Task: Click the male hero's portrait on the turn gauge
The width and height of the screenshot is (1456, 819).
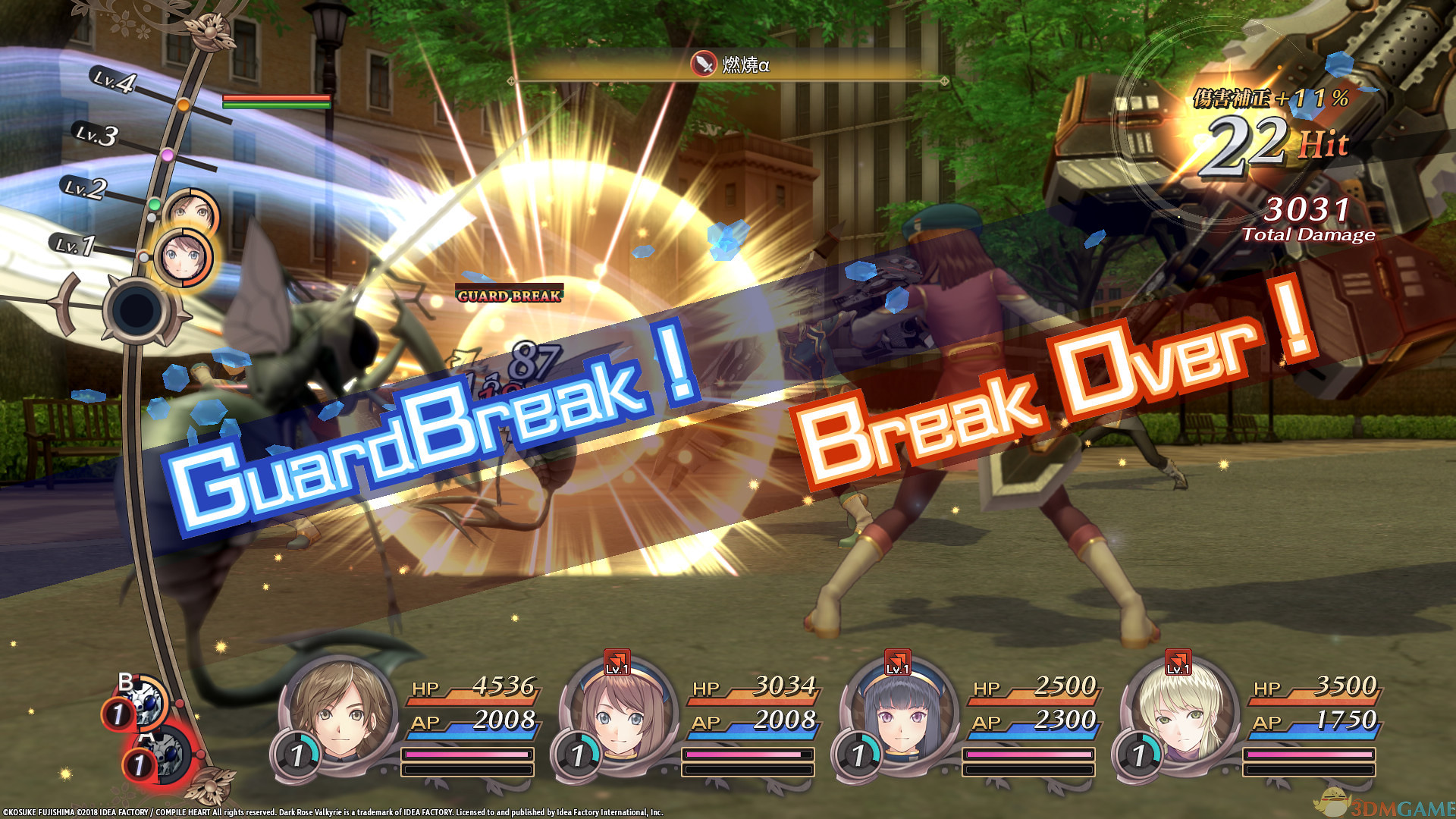Action: [192, 211]
